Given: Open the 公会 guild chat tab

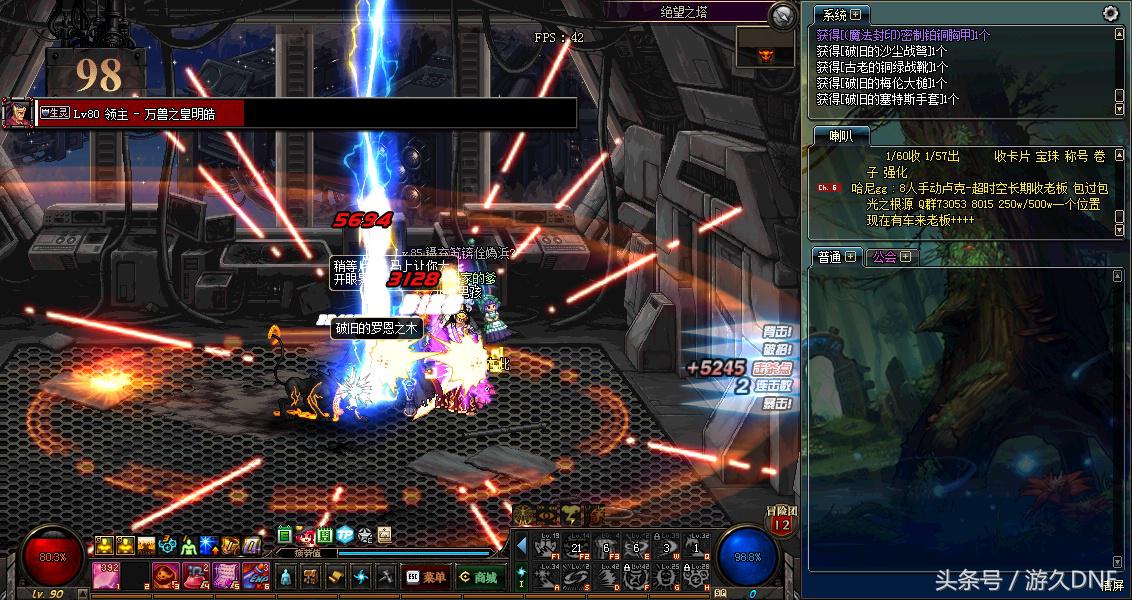Looking at the screenshot, I should pos(890,257).
